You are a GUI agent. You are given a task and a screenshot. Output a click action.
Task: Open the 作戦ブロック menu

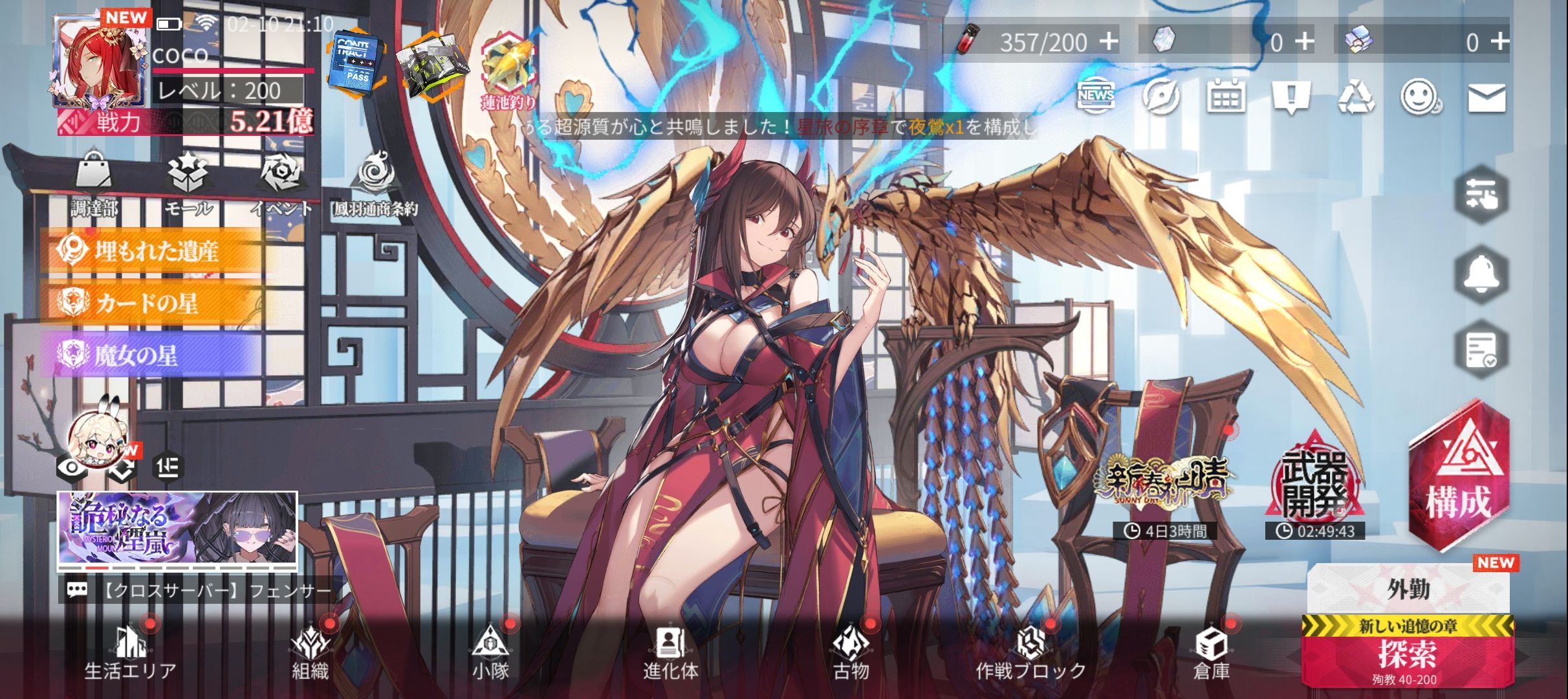[x=1030, y=654]
